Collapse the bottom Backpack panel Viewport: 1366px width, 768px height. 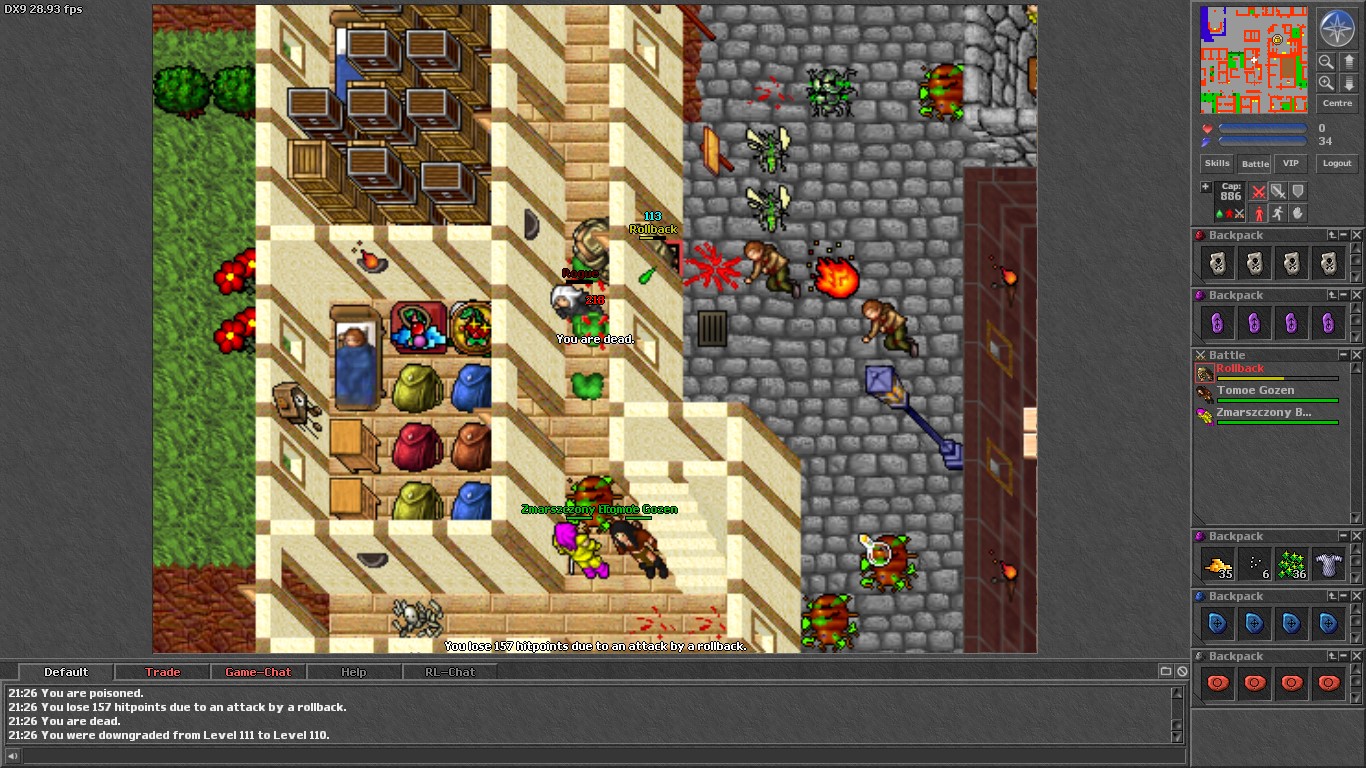(x=1345, y=655)
